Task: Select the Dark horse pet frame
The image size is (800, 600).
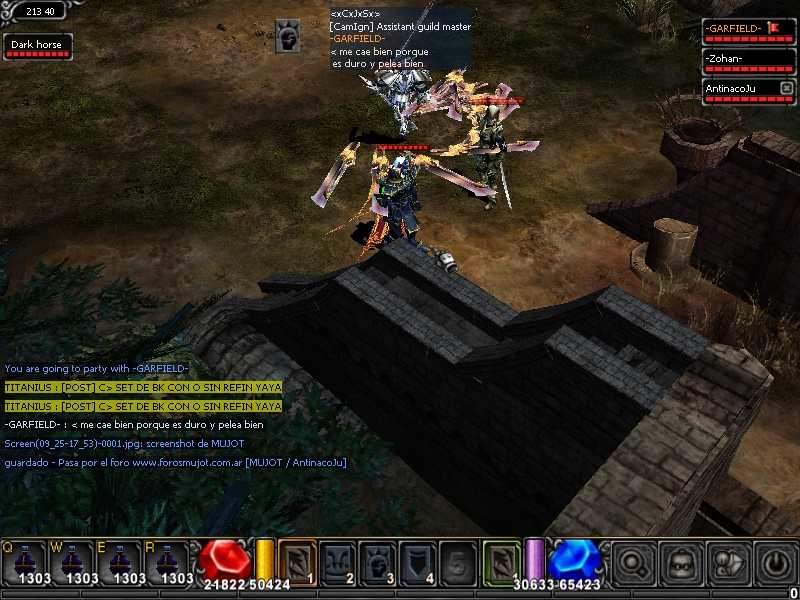Action: [x=37, y=47]
